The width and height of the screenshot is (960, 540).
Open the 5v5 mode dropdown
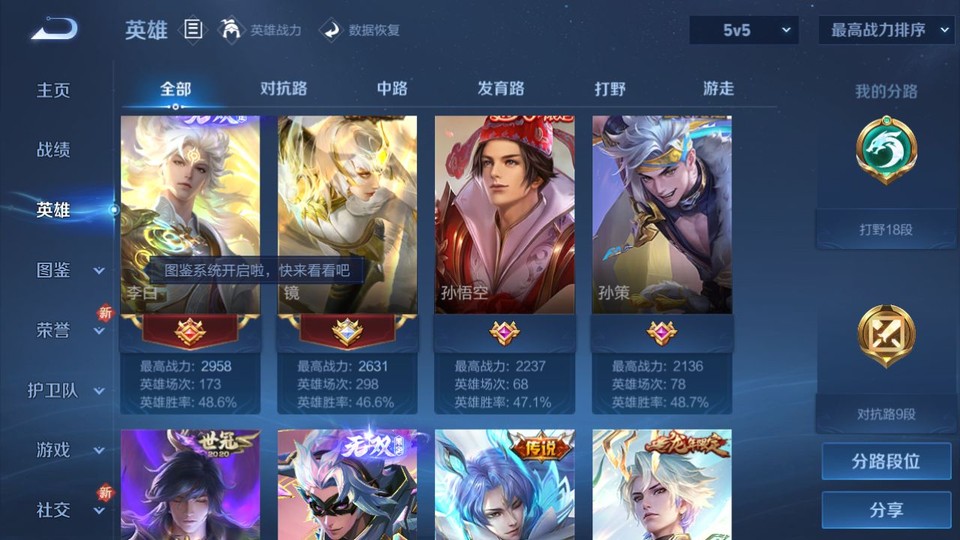click(x=743, y=30)
